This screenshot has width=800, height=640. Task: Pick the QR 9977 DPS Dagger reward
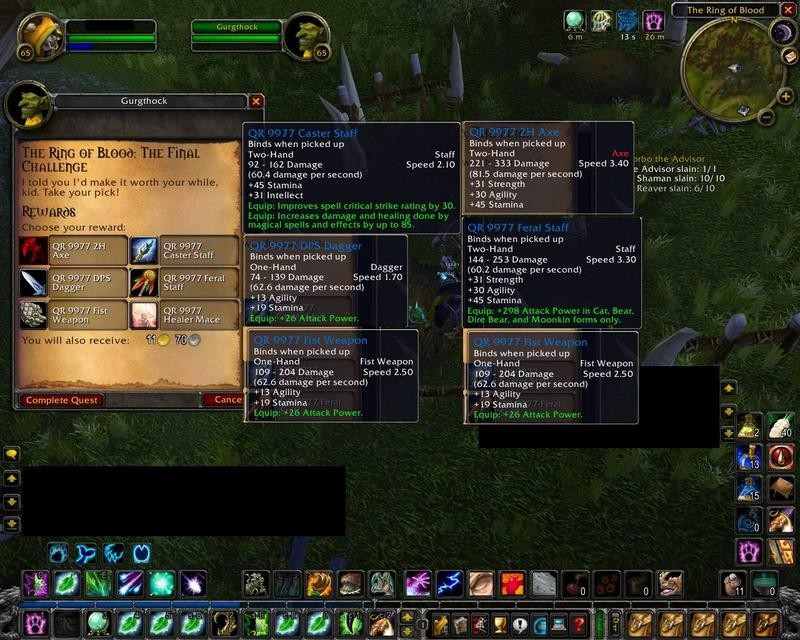click(73, 283)
